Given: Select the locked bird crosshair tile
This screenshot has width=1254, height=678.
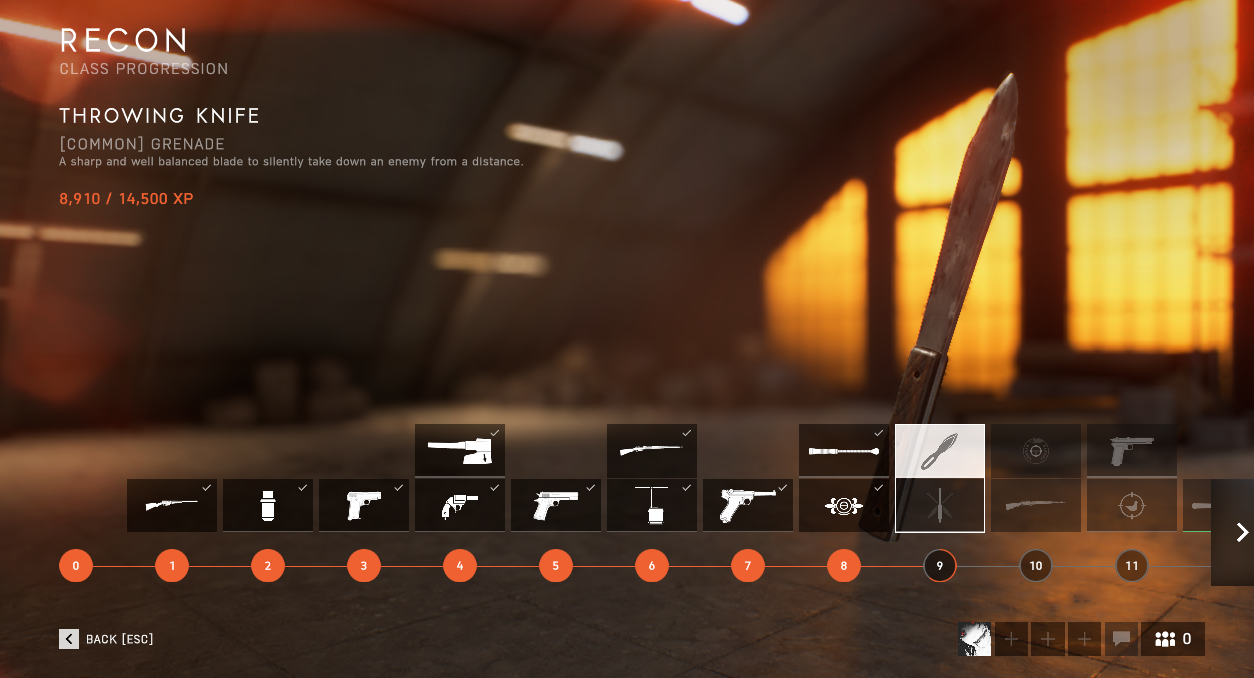Looking at the screenshot, I should (x=1131, y=505).
